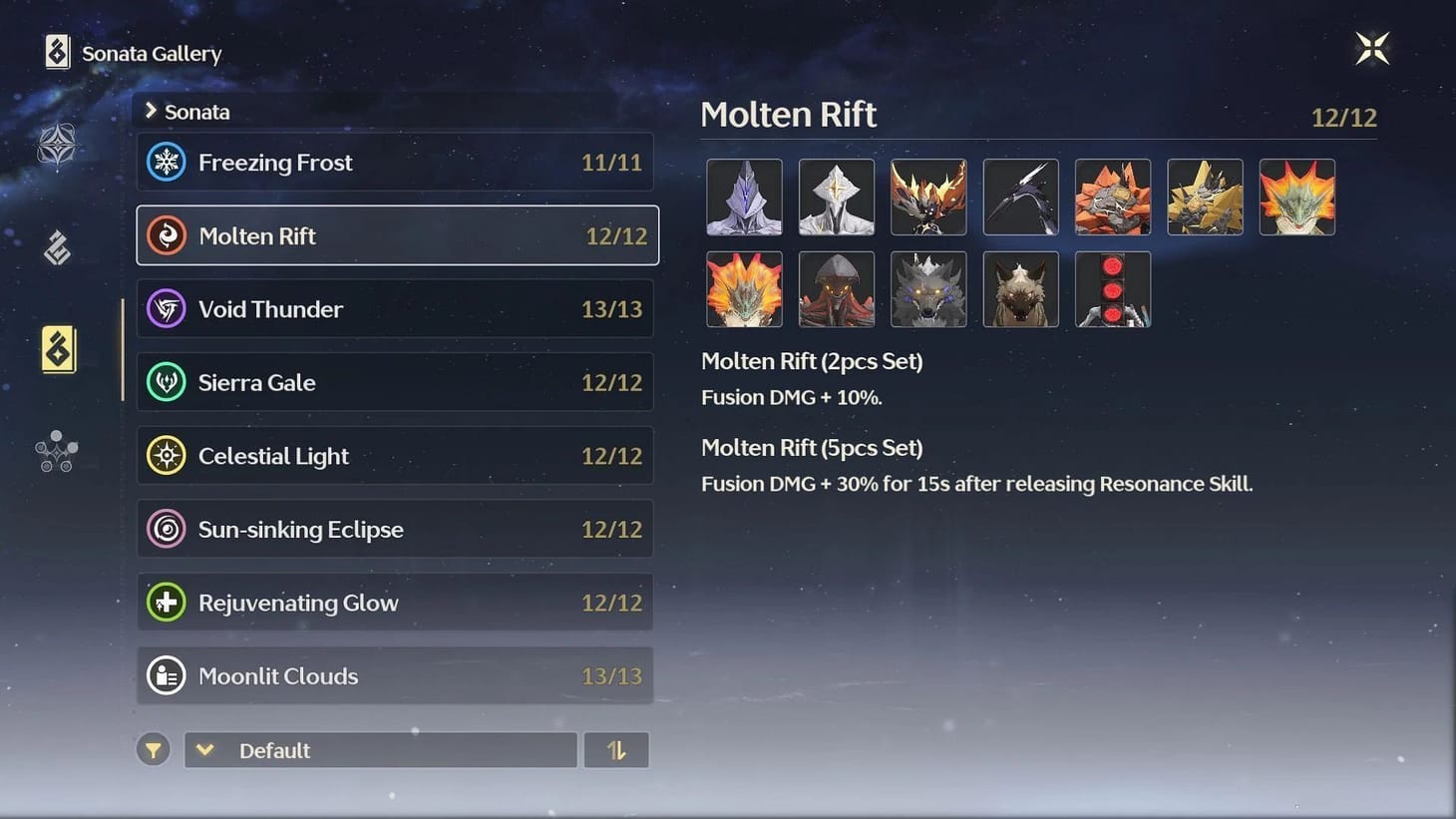Click the Moonlit Clouds set icon
This screenshot has width=1456, height=819.
[166, 675]
